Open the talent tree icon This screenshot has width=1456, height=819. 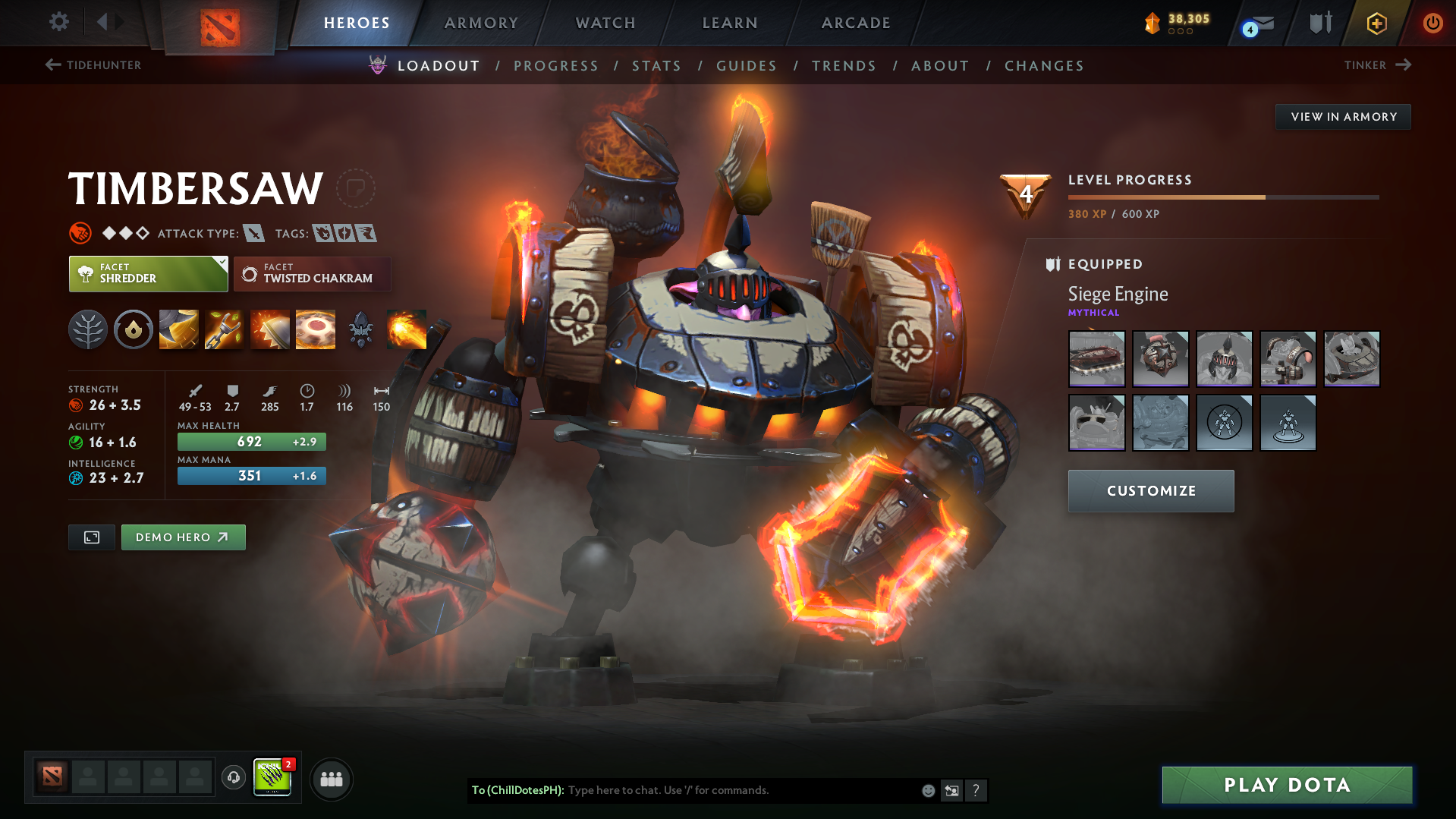[87, 329]
